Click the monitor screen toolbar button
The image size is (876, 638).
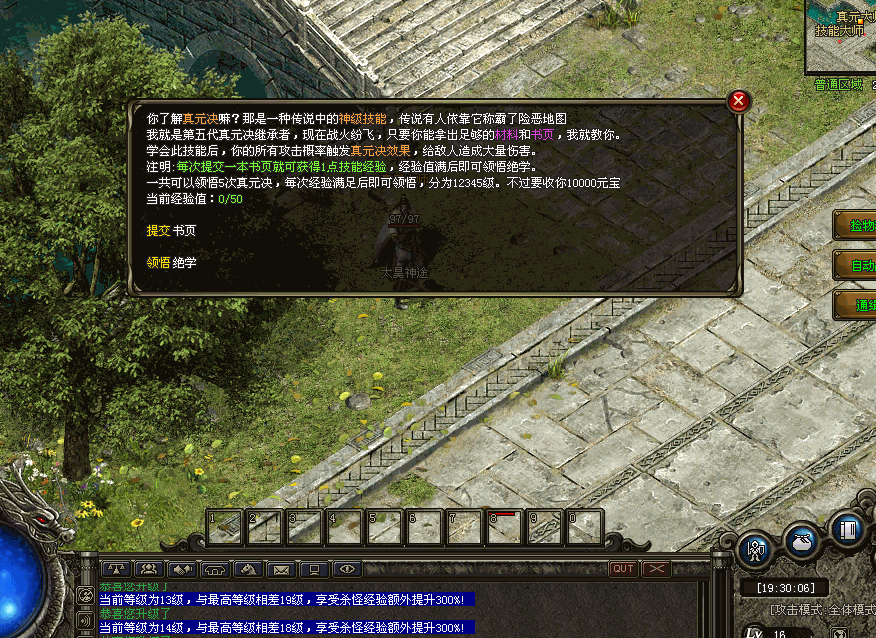[314, 569]
